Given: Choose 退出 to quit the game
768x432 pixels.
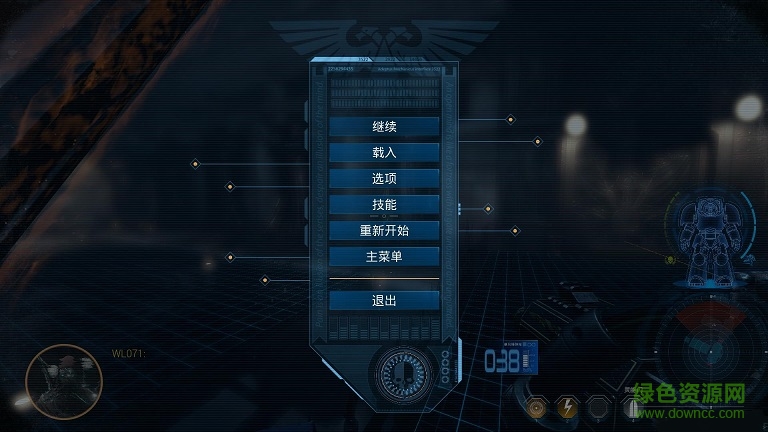Looking at the screenshot, I should point(384,301).
